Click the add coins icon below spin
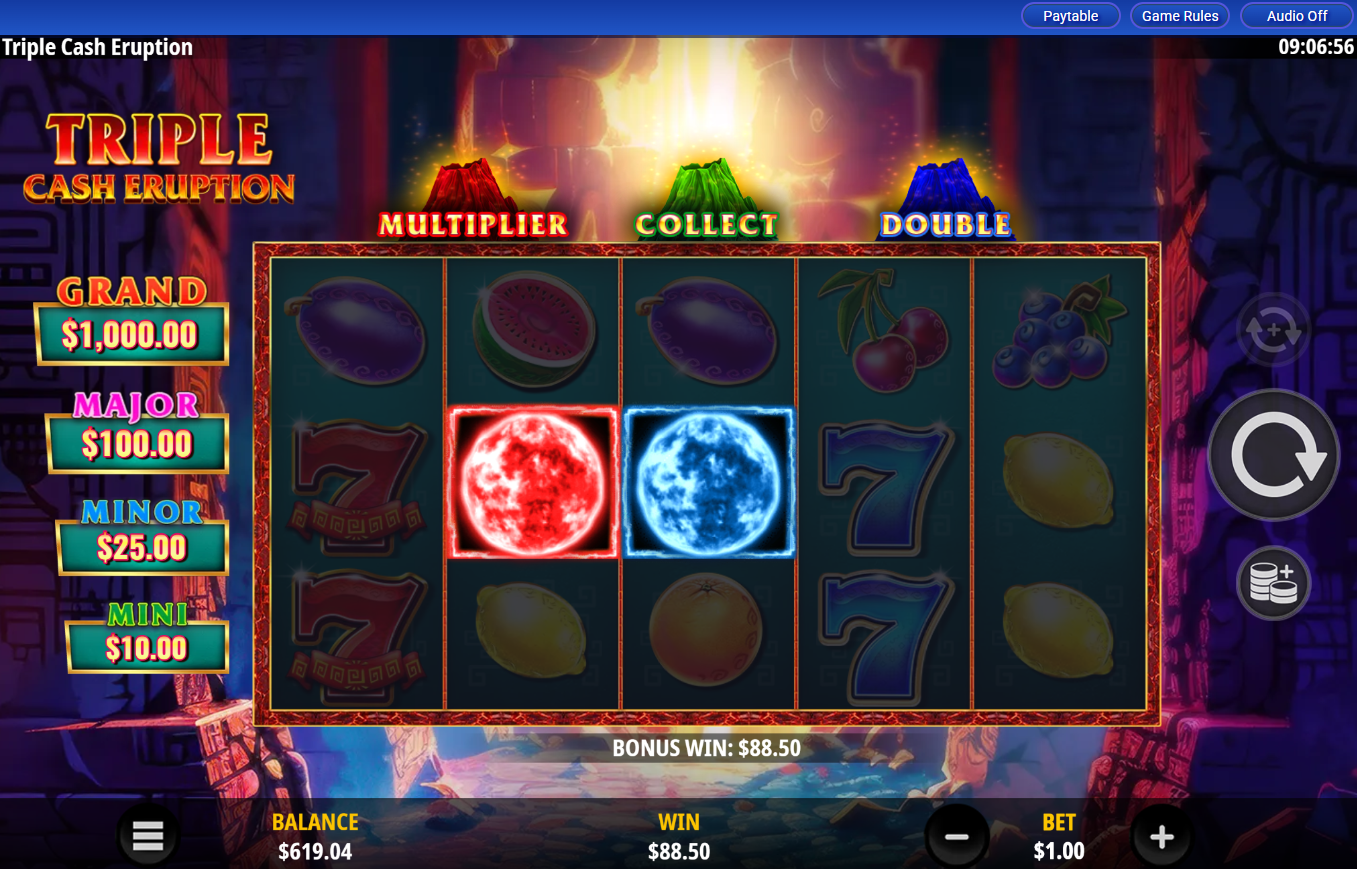Image resolution: width=1357 pixels, height=869 pixels. pyautogui.click(x=1272, y=583)
